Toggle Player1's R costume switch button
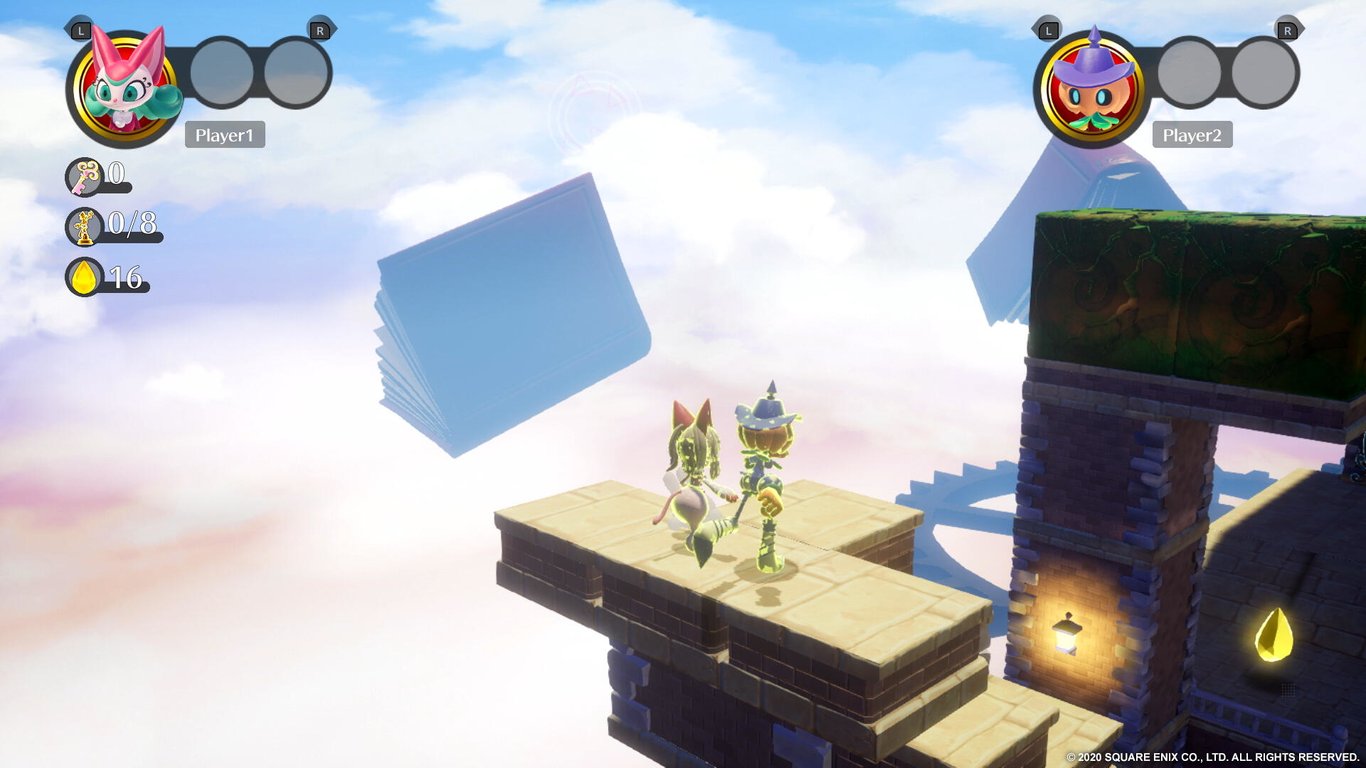 point(319,31)
